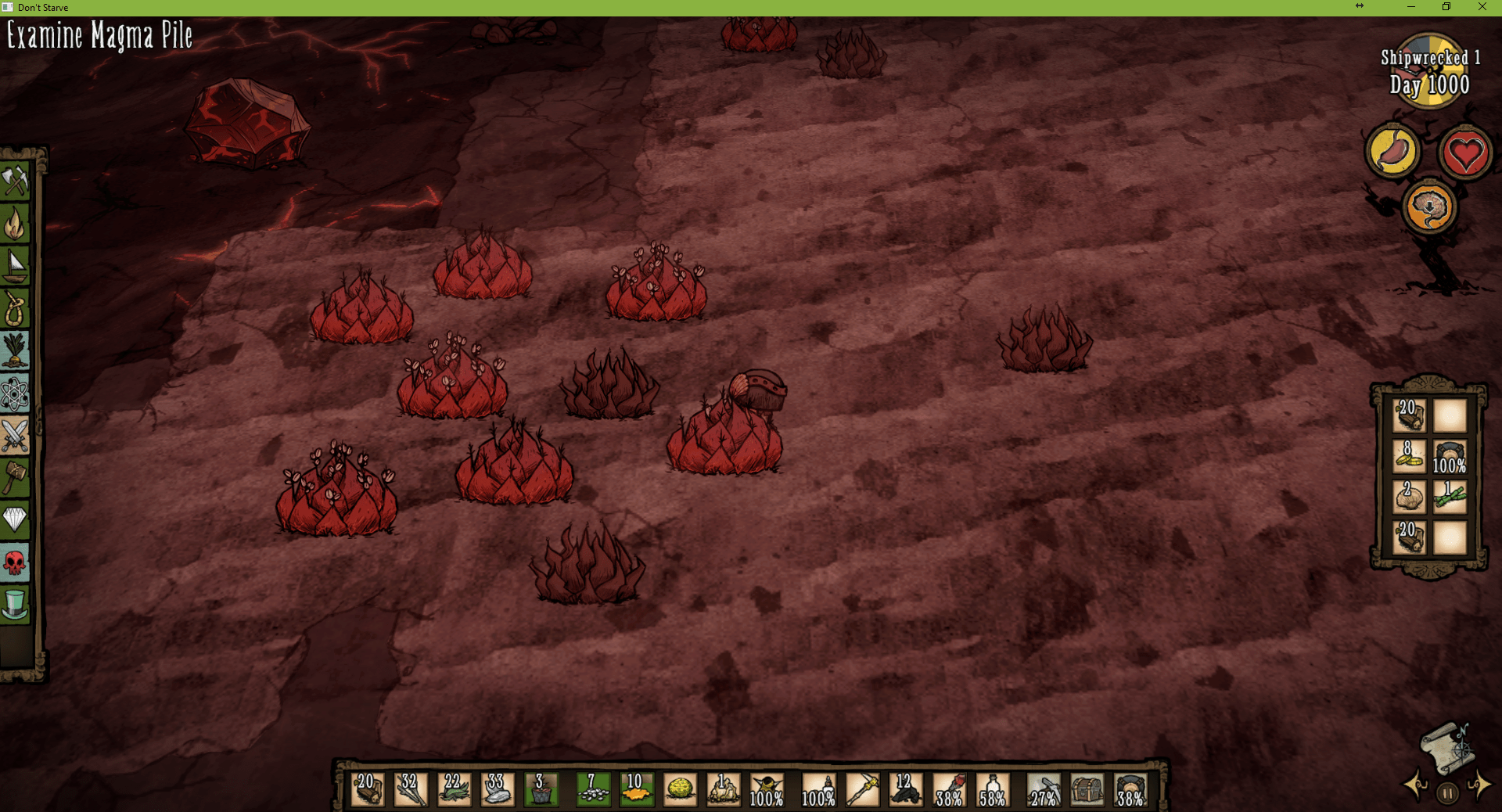Click the Don't Starve title bar icon
Image resolution: width=1502 pixels, height=812 pixels.
9,7
